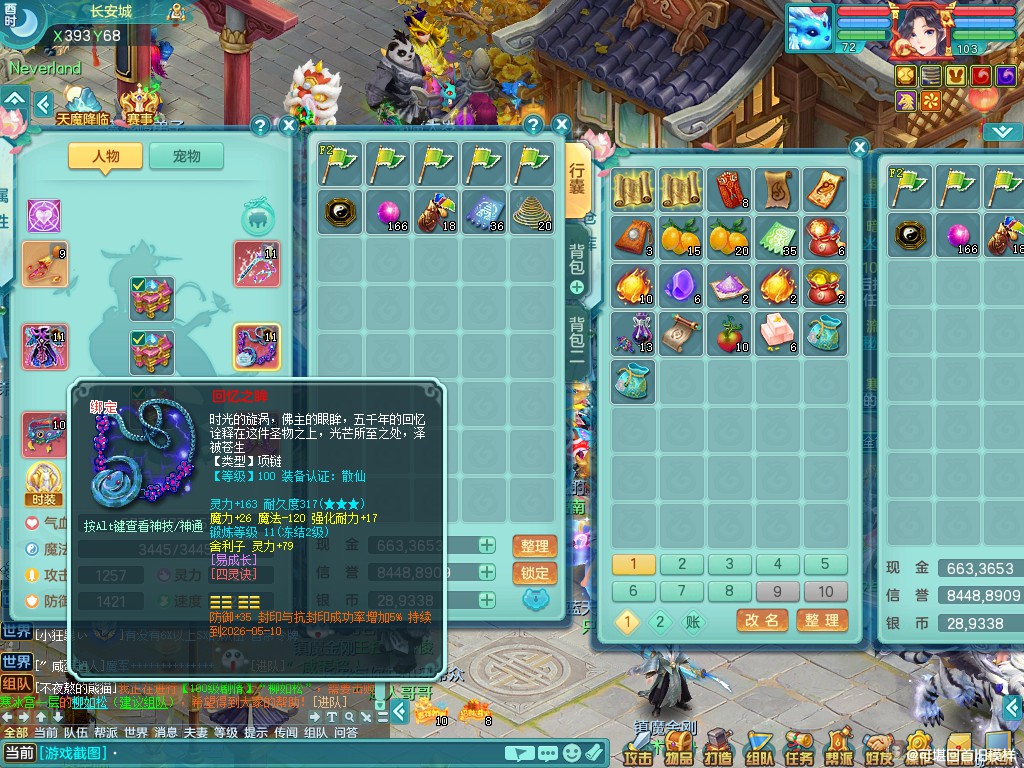This screenshot has height=768, width=1024.
Task: Click the 改名 (rename) button
Action: click(762, 621)
